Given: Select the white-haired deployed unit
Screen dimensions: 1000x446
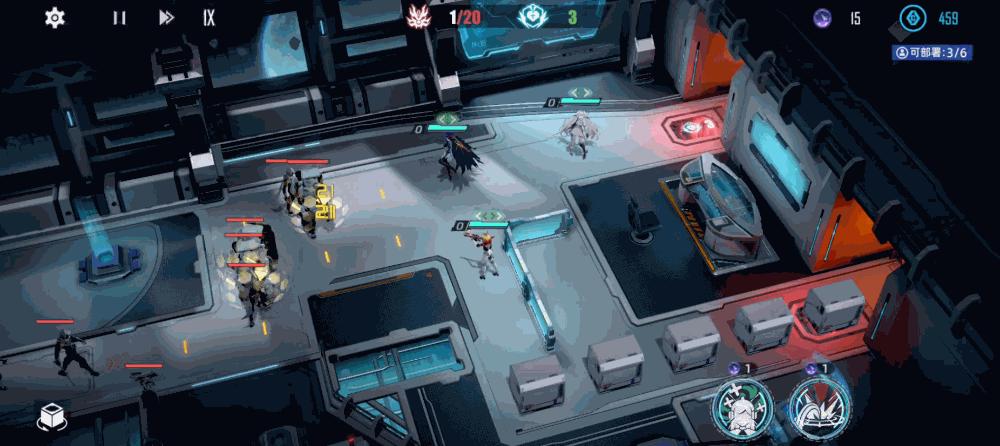Looking at the screenshot, I should point(578,133).
